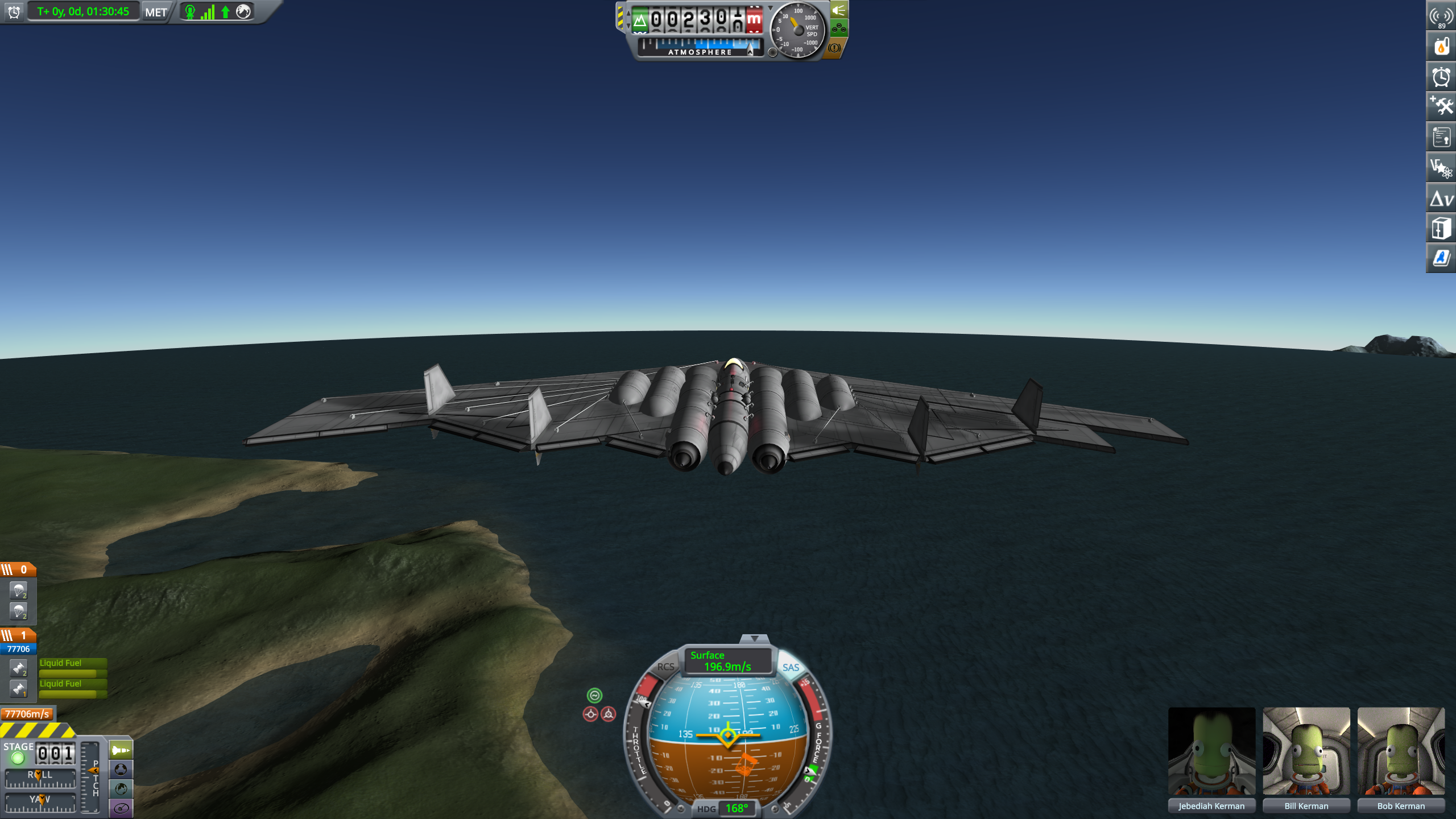1456x819 pixels.
Task: Open the Delta-V app
Action: (x=1441, y=198)
